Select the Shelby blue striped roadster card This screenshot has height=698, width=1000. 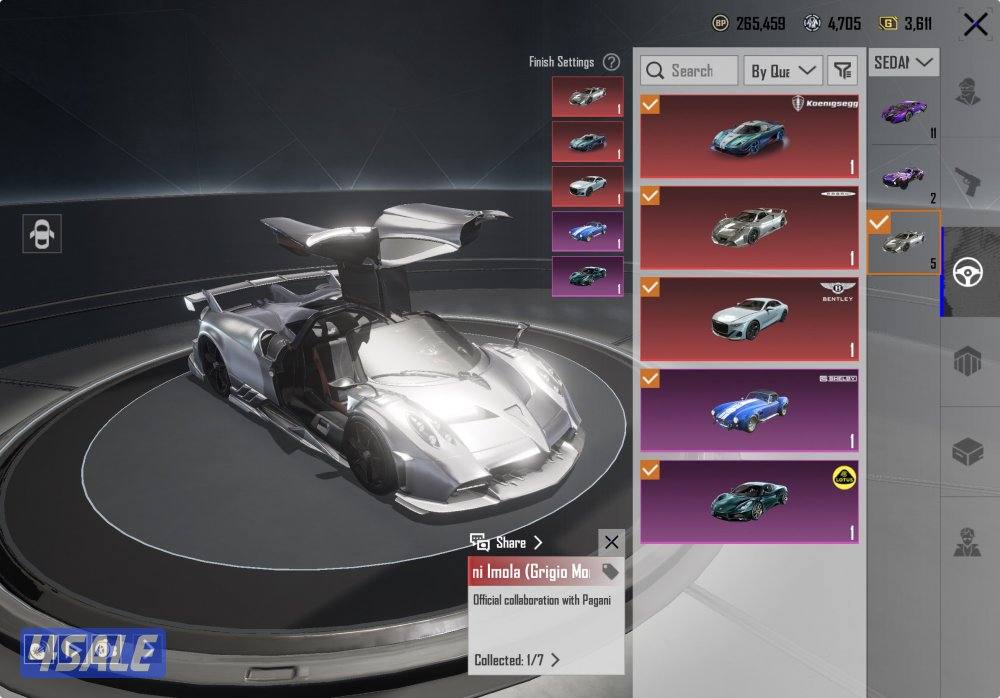(x=749, y=410)
